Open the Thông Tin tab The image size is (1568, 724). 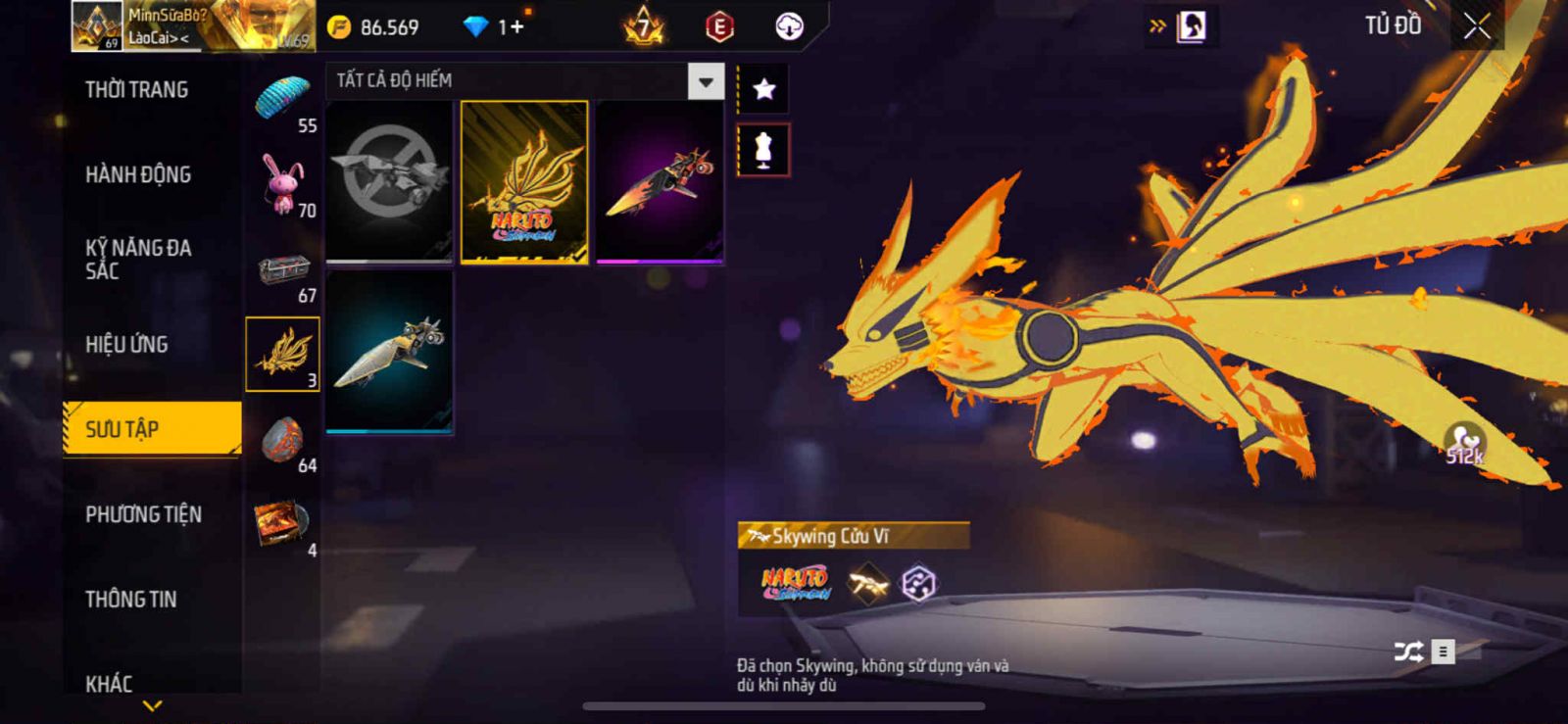[x=131, y=600]
